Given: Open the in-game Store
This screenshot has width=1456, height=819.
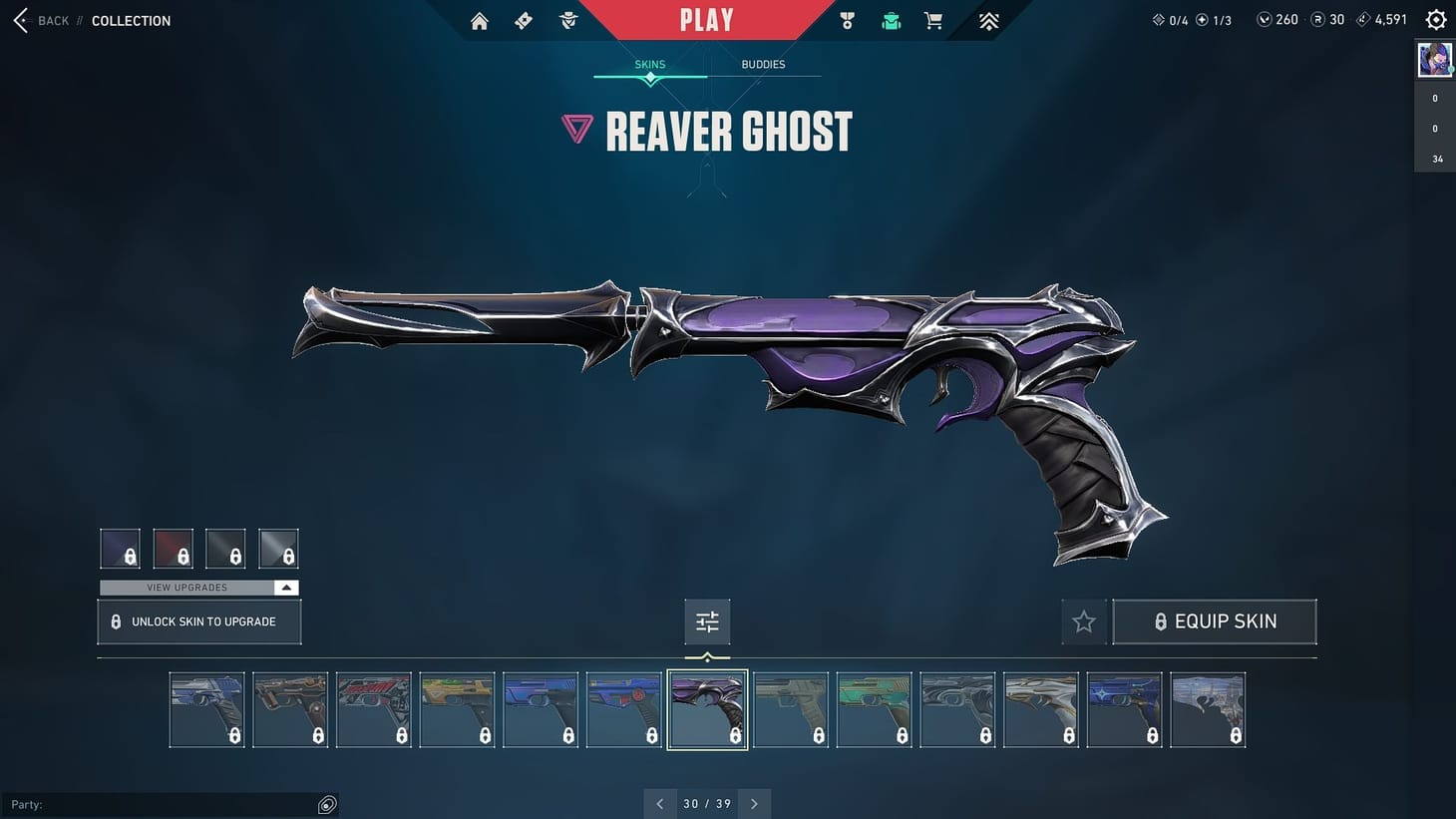Looking at the screenshot, I should tap(932, 20).
